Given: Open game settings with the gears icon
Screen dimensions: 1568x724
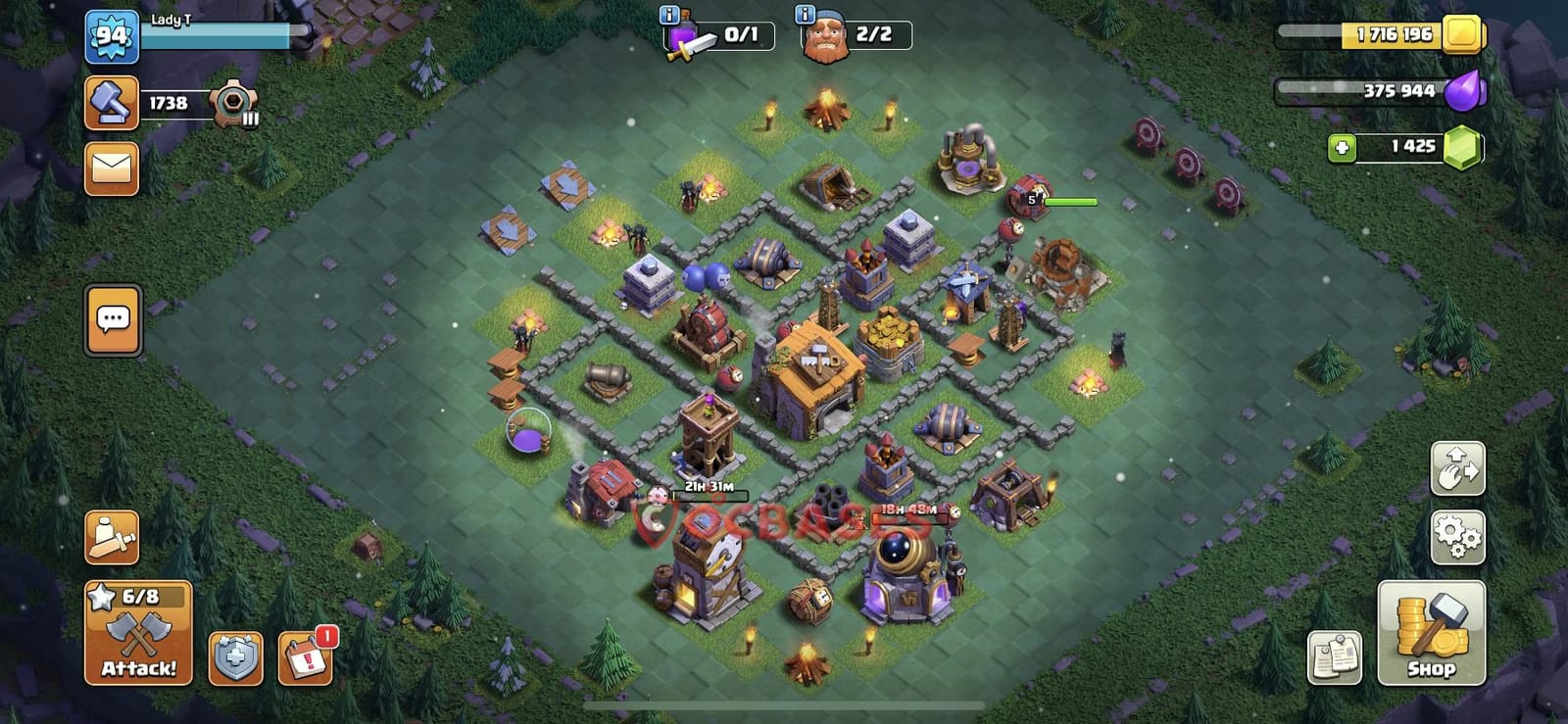Looking at the screenshot, I should (1459, 537).
